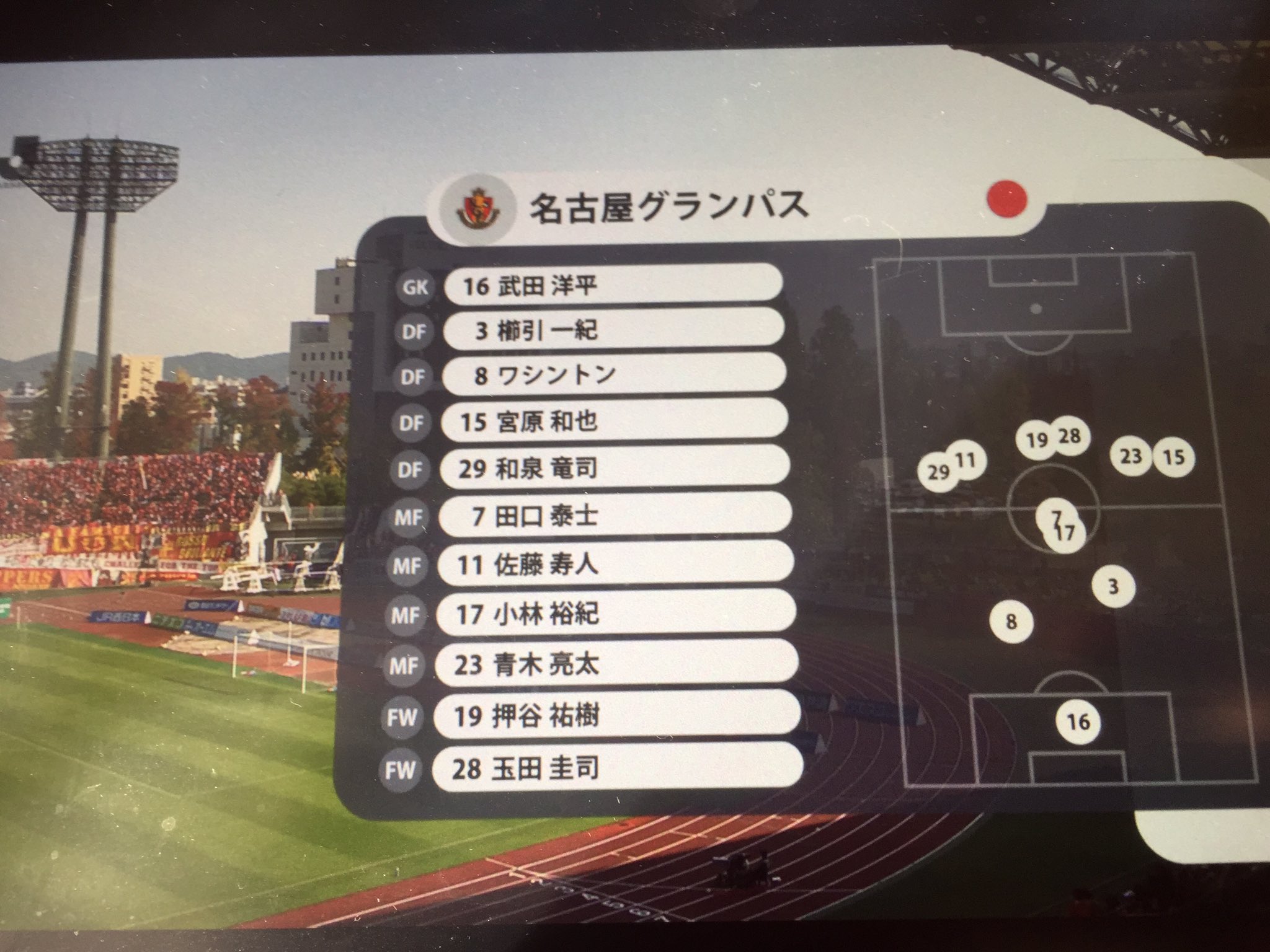Select forward row 28 玉田 圭司
Viewport: 1270px width, 952px height.
[618, 769]
